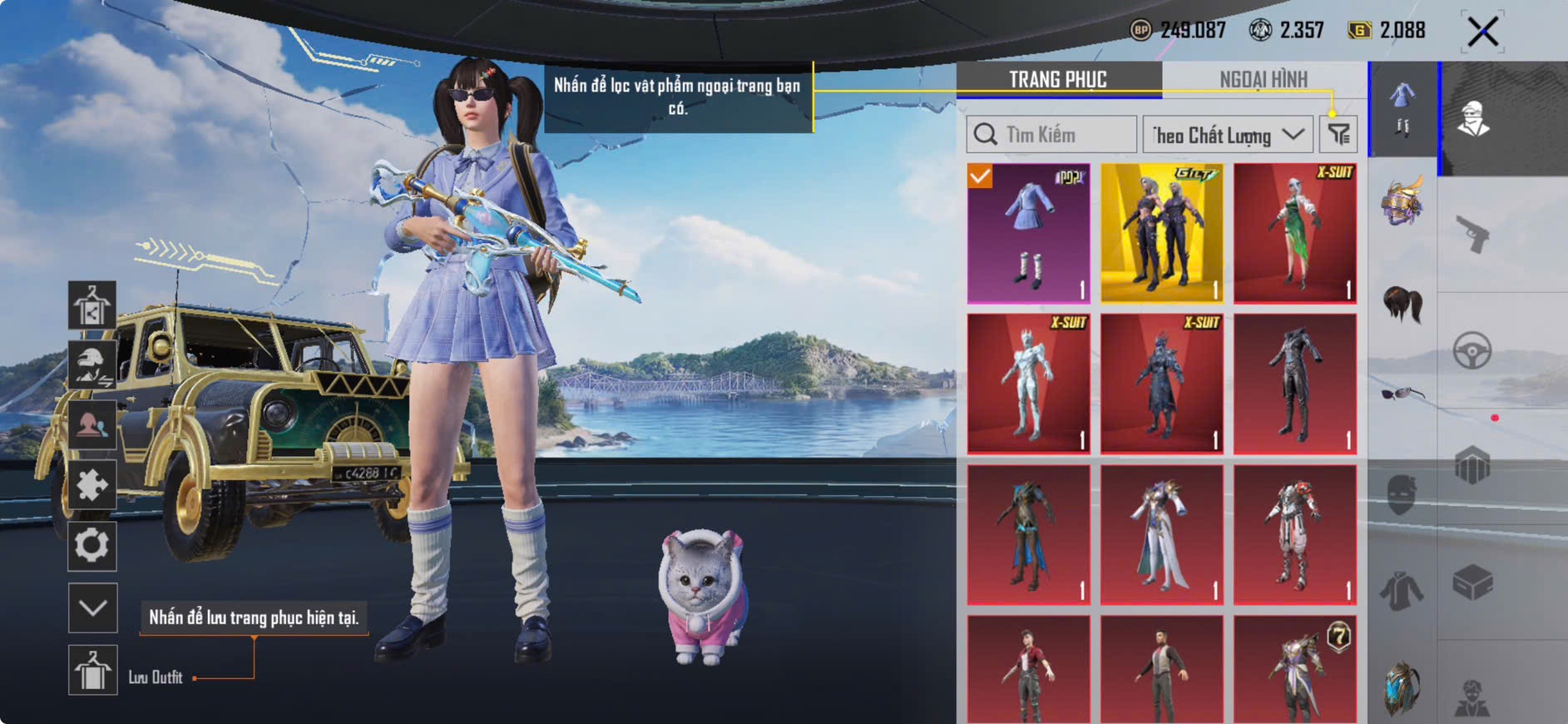
Task: Select the silver armored X-Suit tile
Action: tap(1028, 384)
